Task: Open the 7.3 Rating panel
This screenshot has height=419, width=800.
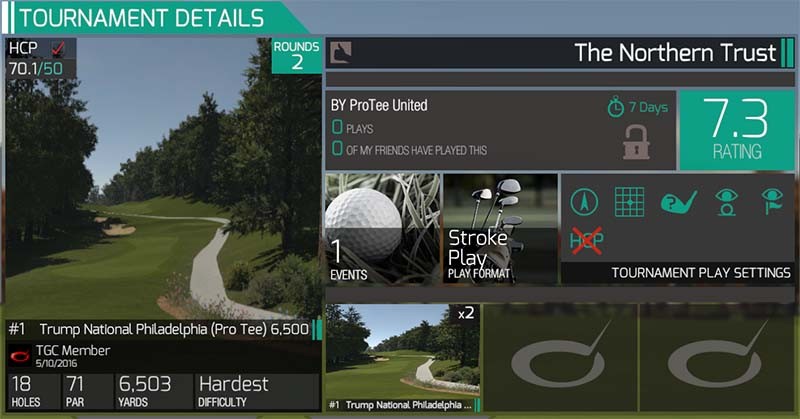Action: [x=736, y=130]
